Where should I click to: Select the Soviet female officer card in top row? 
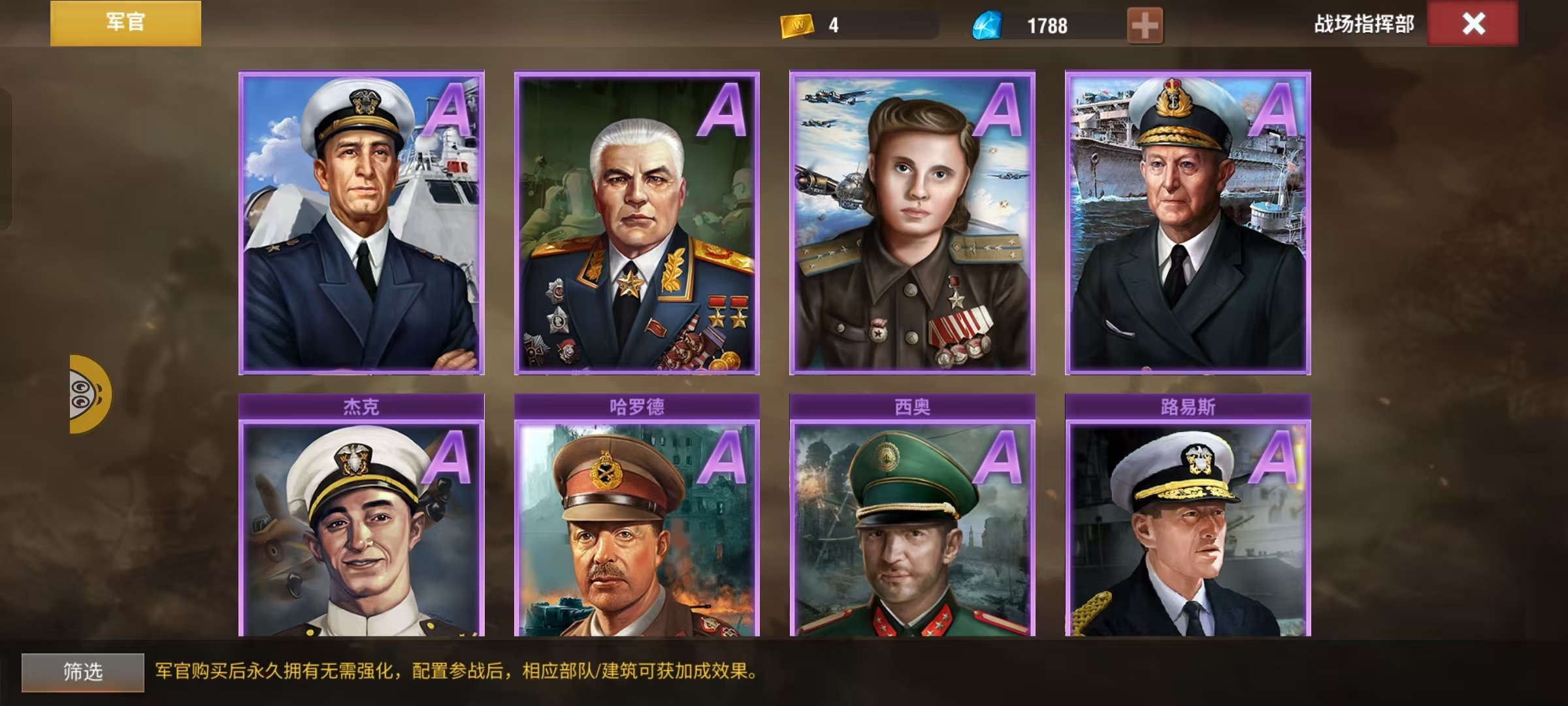913,222
